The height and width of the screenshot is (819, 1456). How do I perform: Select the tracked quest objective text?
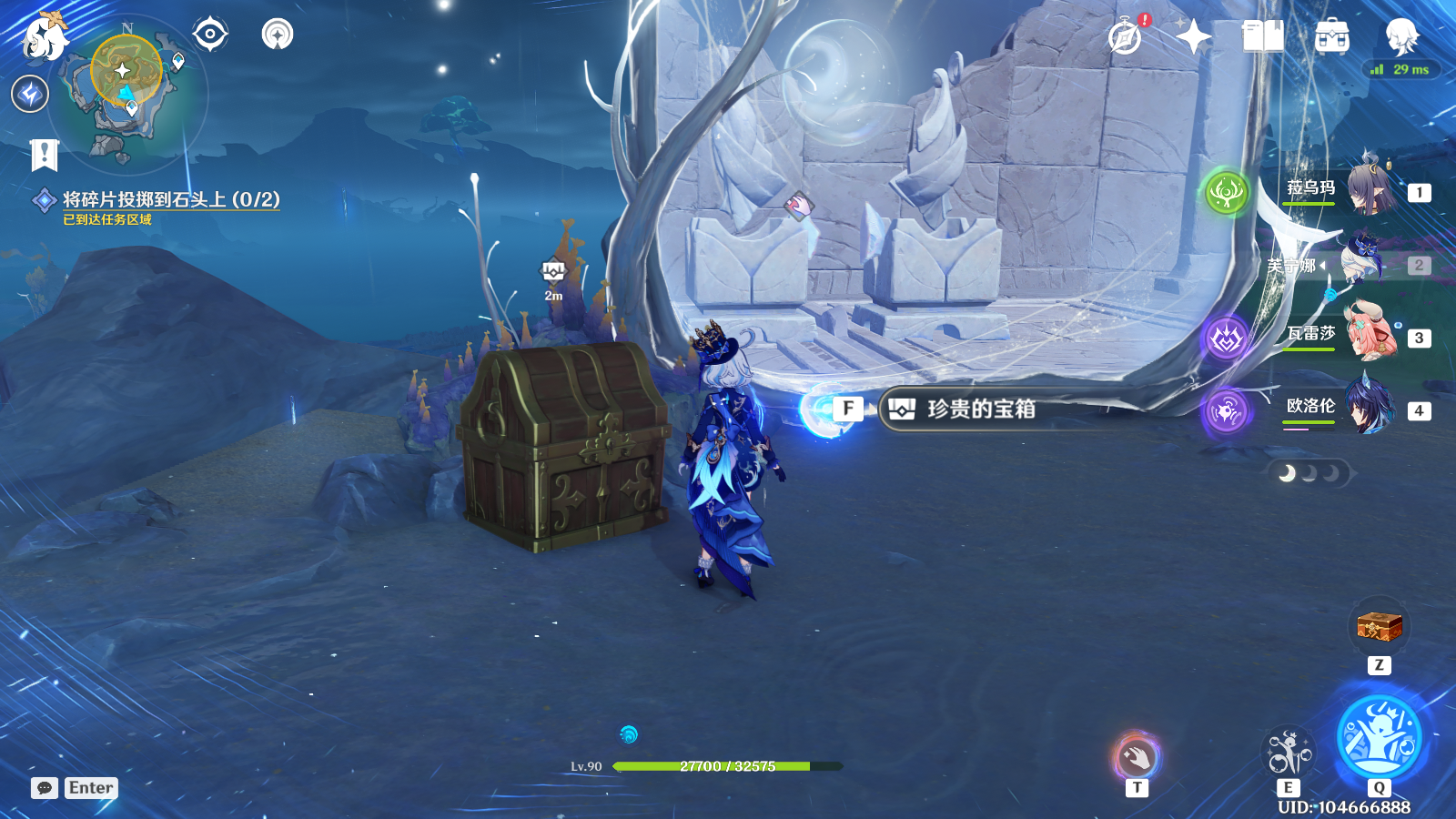click(171, 200)
